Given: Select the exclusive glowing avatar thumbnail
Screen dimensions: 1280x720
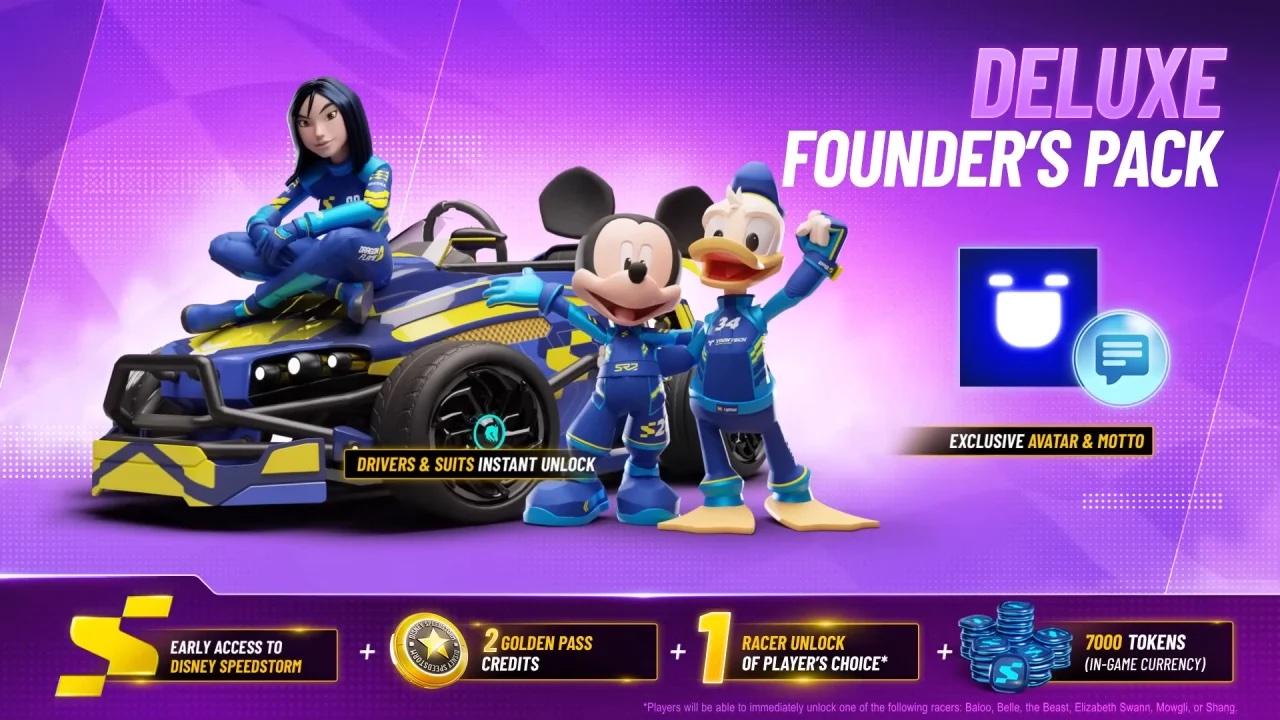Looking at the screenshot, I should pos(1027,317).
